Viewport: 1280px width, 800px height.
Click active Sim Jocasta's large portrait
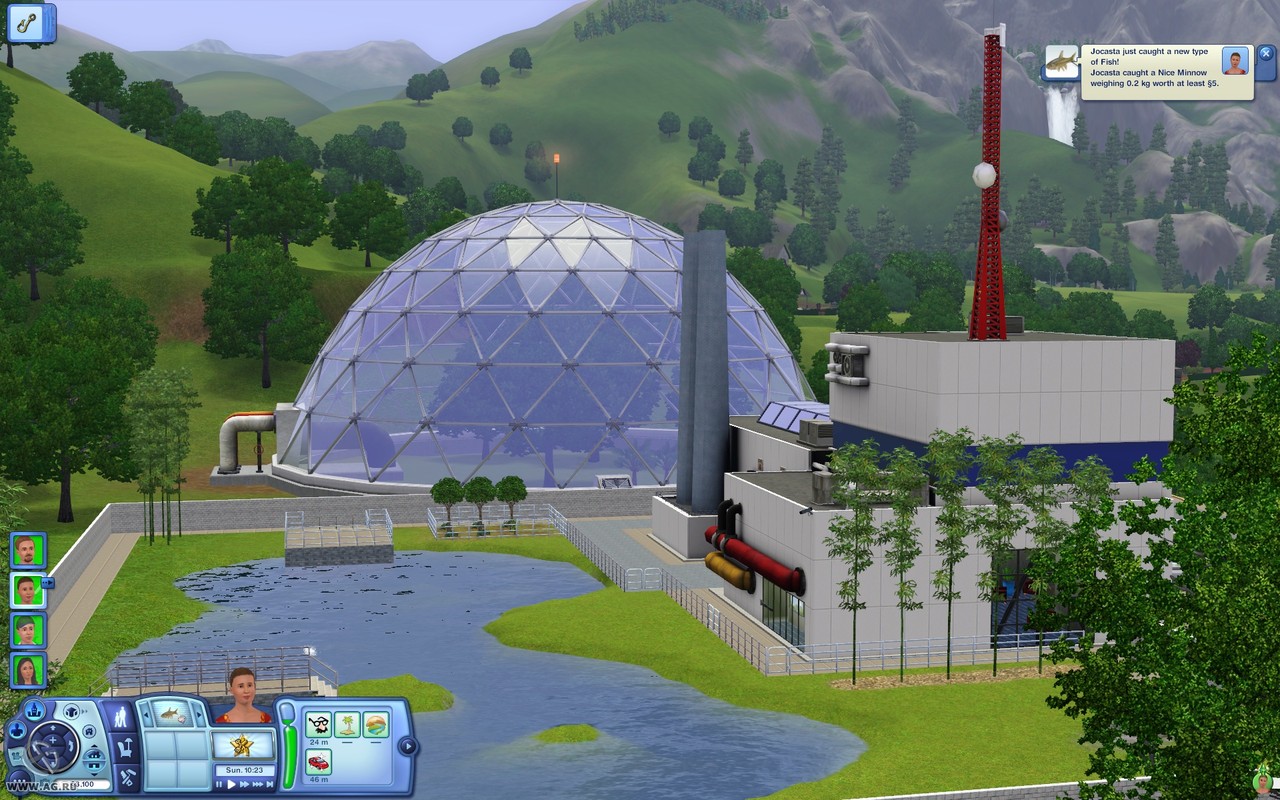[x=242, y=693]
